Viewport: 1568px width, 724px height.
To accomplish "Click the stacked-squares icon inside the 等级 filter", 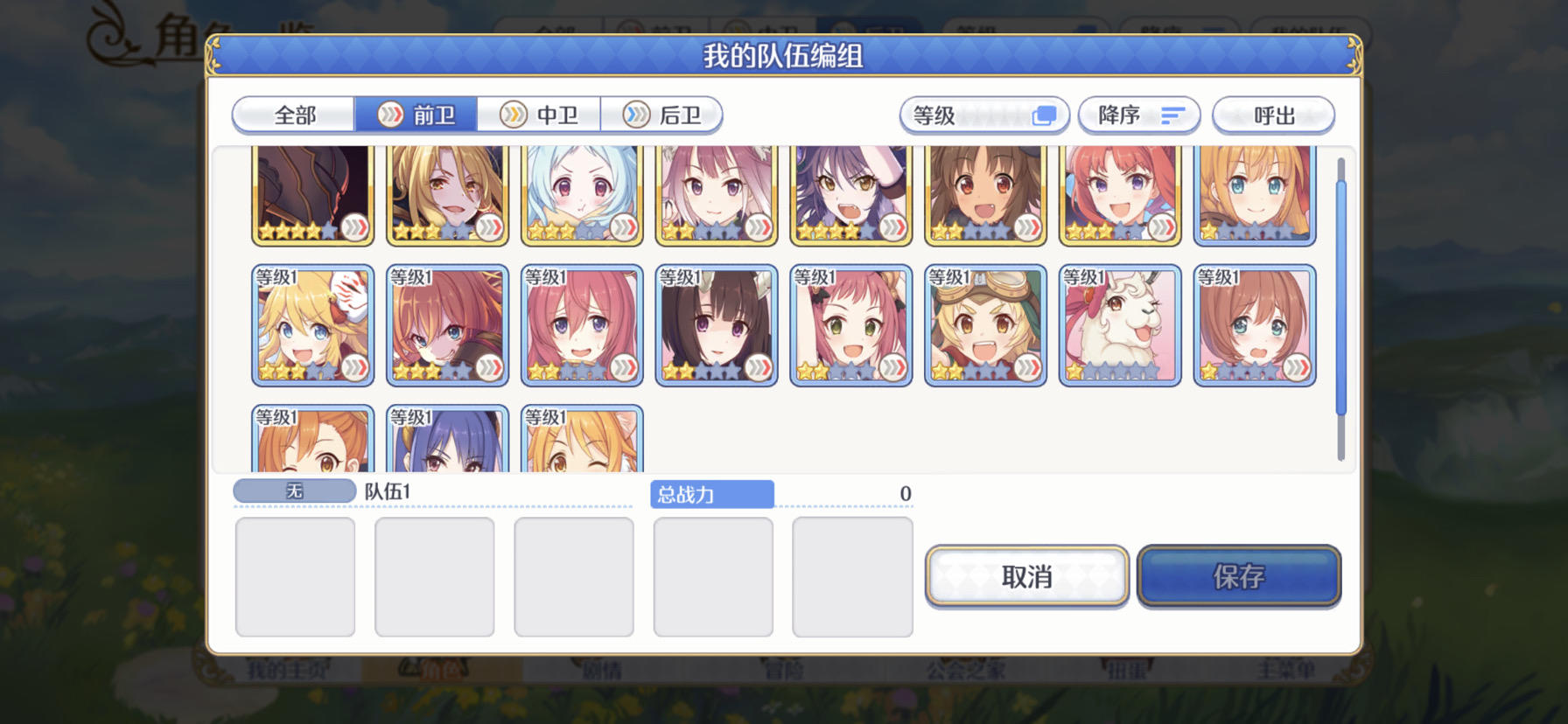I will (1043, 115).
